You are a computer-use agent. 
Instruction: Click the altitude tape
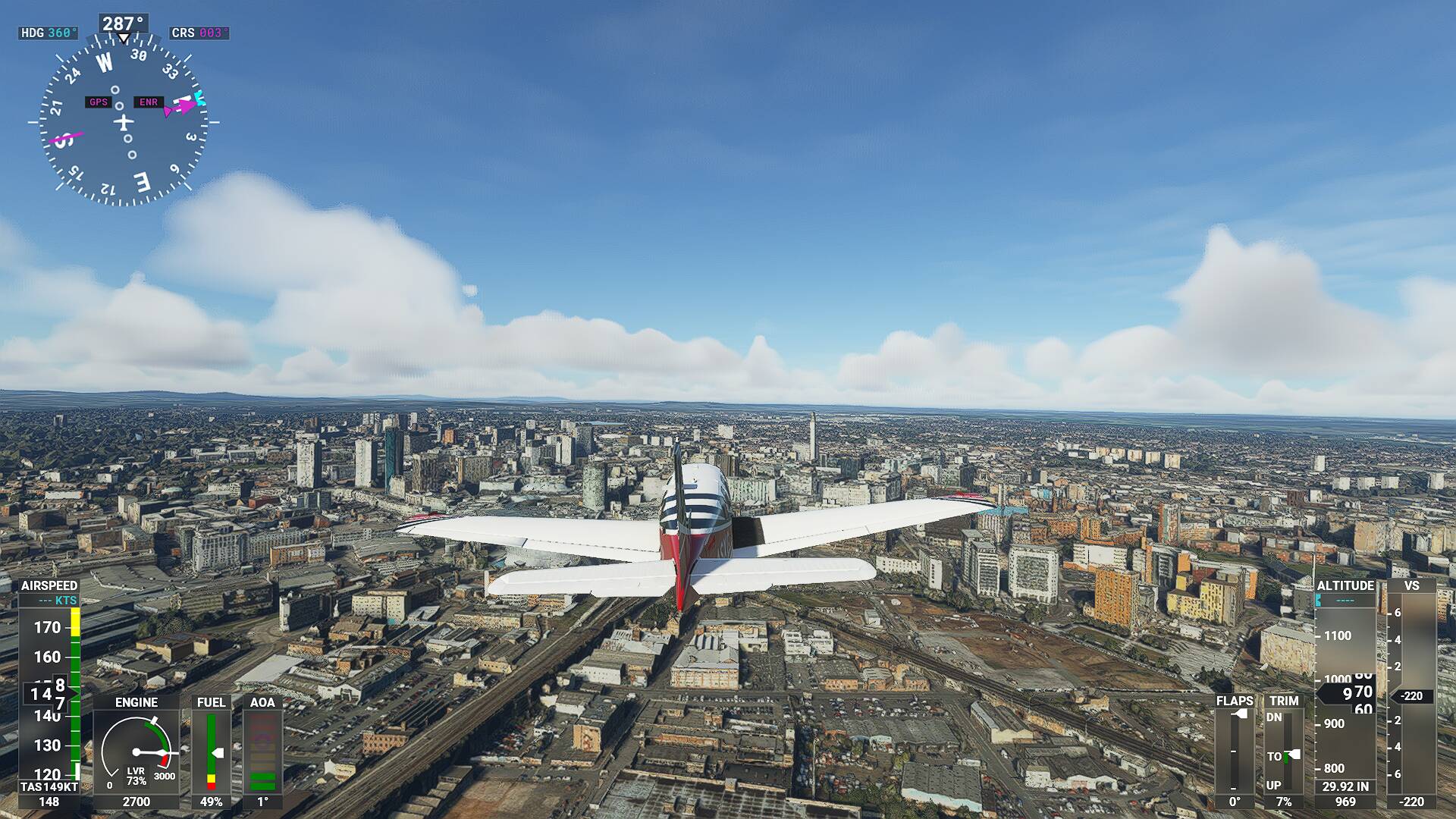(1345, 690)
